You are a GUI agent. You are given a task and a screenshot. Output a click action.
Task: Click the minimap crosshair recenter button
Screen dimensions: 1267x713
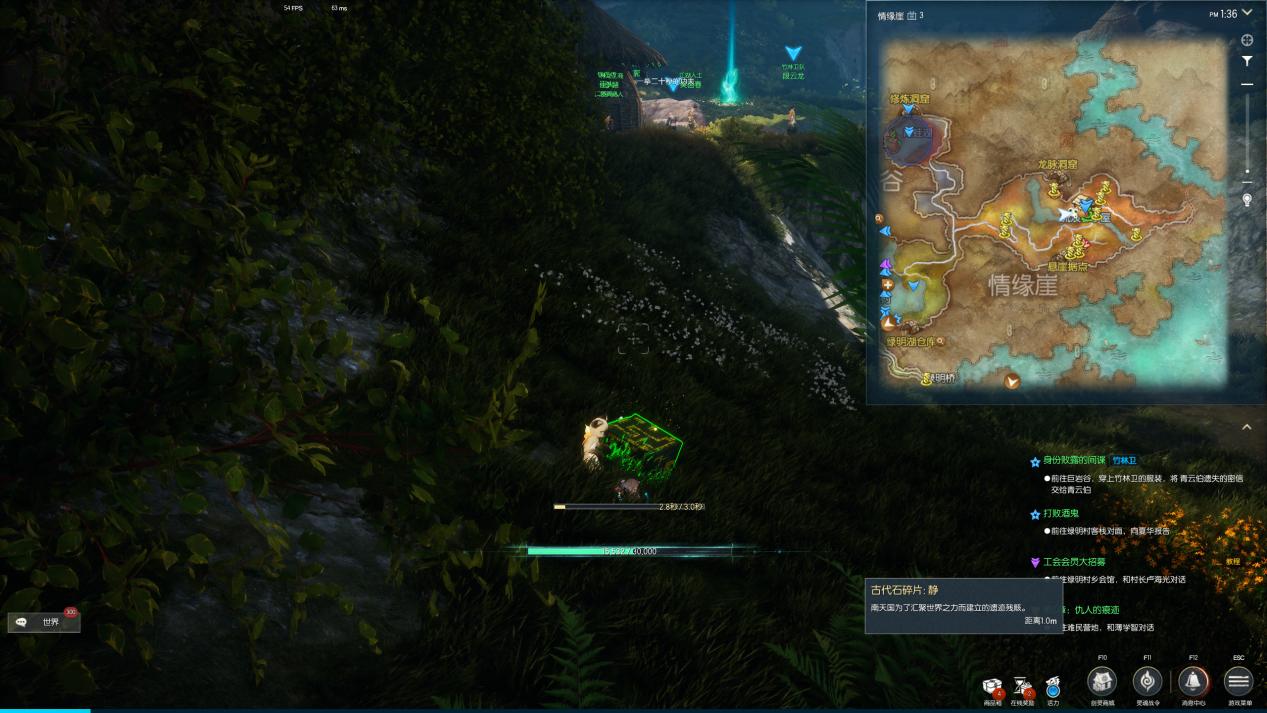1247,41
